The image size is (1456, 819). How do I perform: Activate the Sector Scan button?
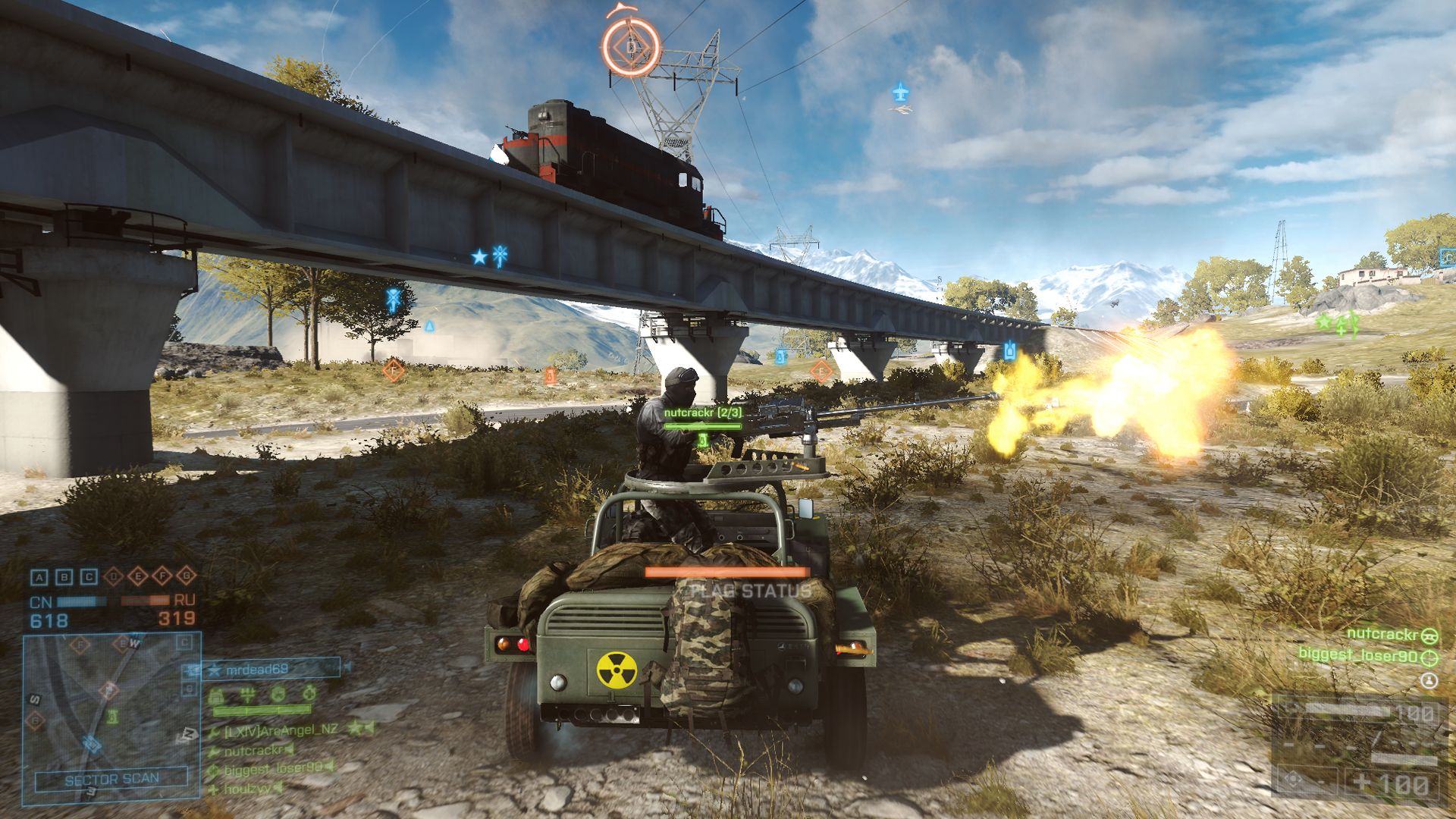[x=111, y=780]
